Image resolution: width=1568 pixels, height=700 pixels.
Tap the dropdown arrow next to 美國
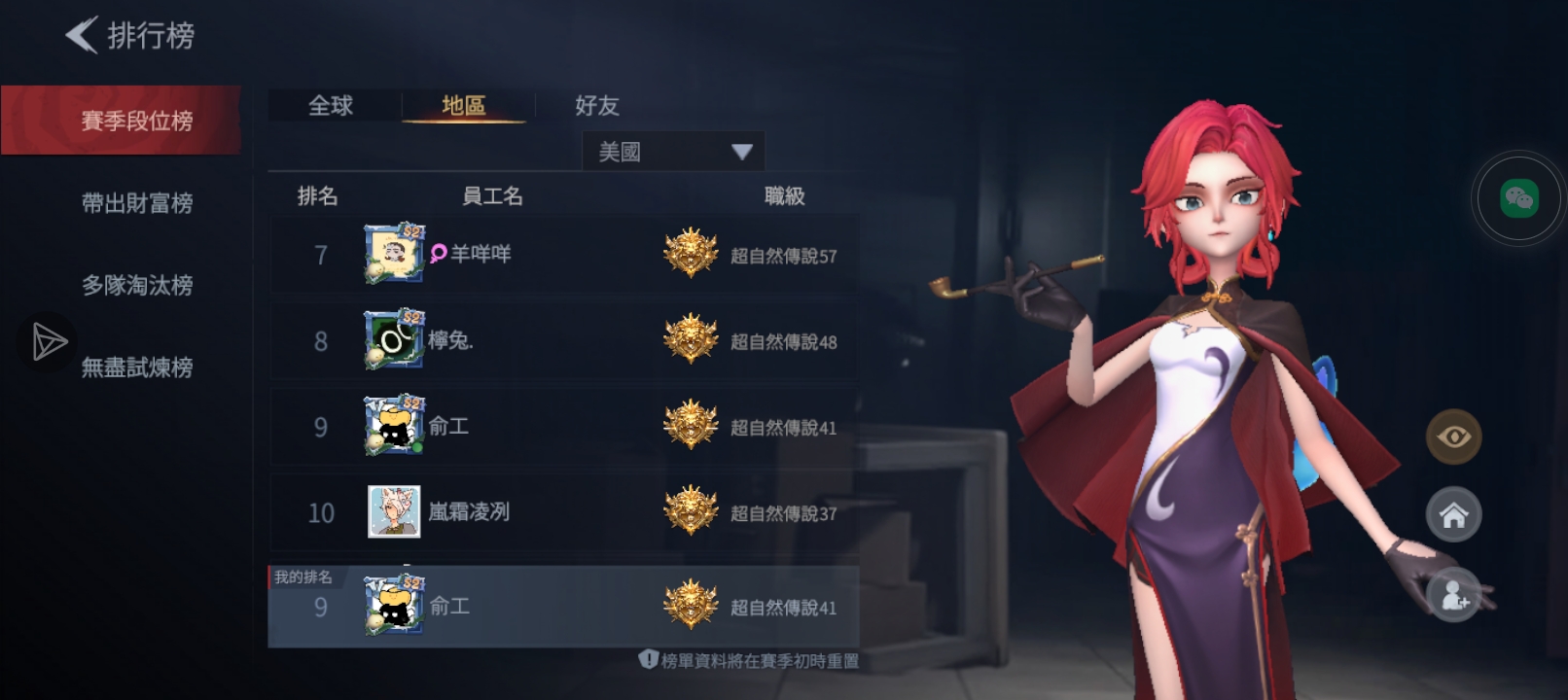coord(744,152)
